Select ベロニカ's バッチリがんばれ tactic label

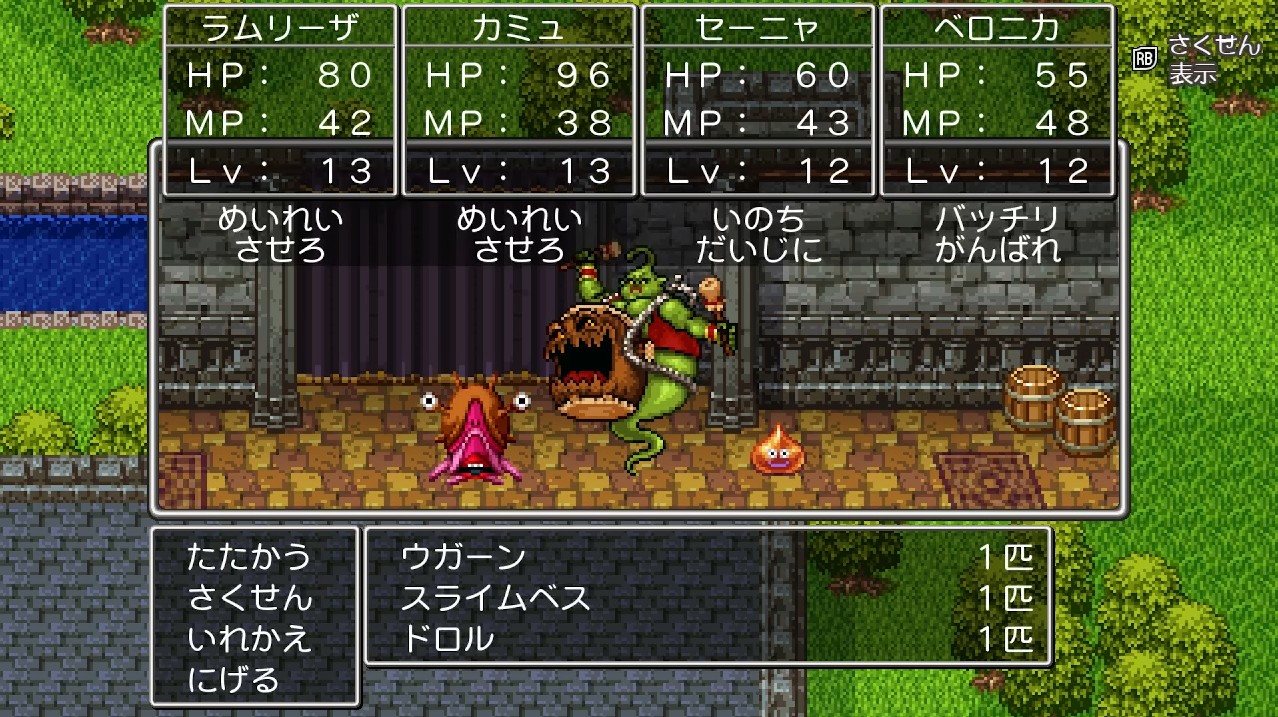click(x=997, y=234)
